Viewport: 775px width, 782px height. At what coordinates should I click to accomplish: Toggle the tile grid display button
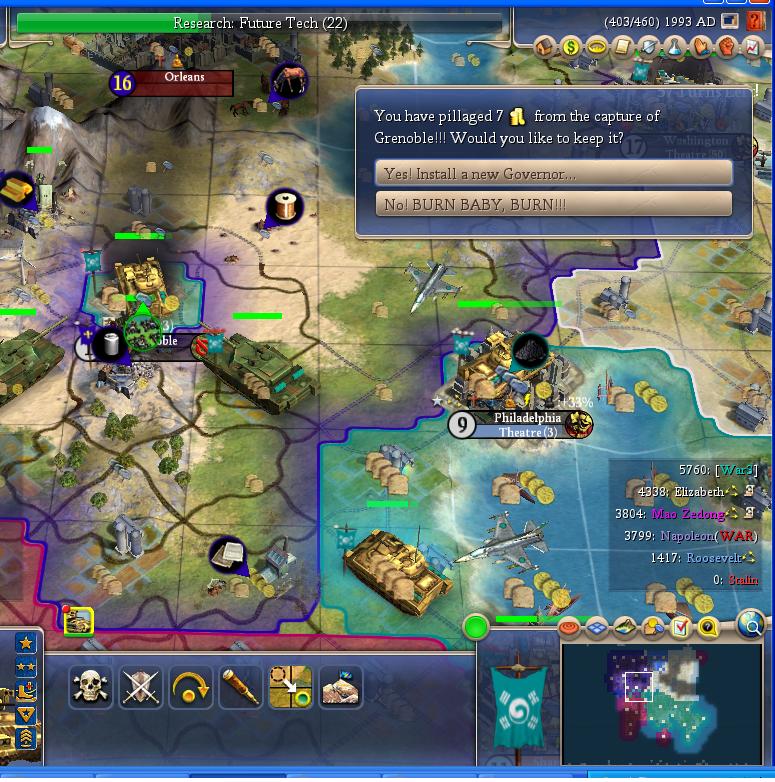[x=597, y=627]
